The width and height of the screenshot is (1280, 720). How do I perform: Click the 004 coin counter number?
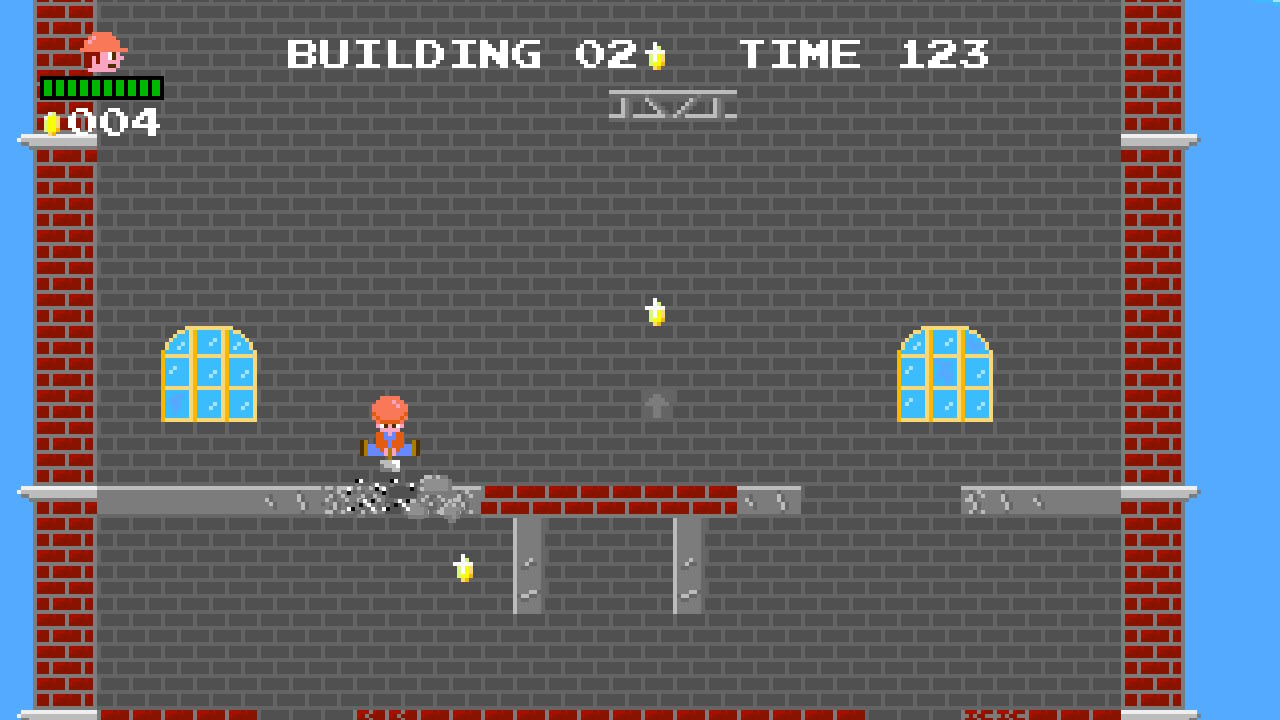click(x=112, y=122)
